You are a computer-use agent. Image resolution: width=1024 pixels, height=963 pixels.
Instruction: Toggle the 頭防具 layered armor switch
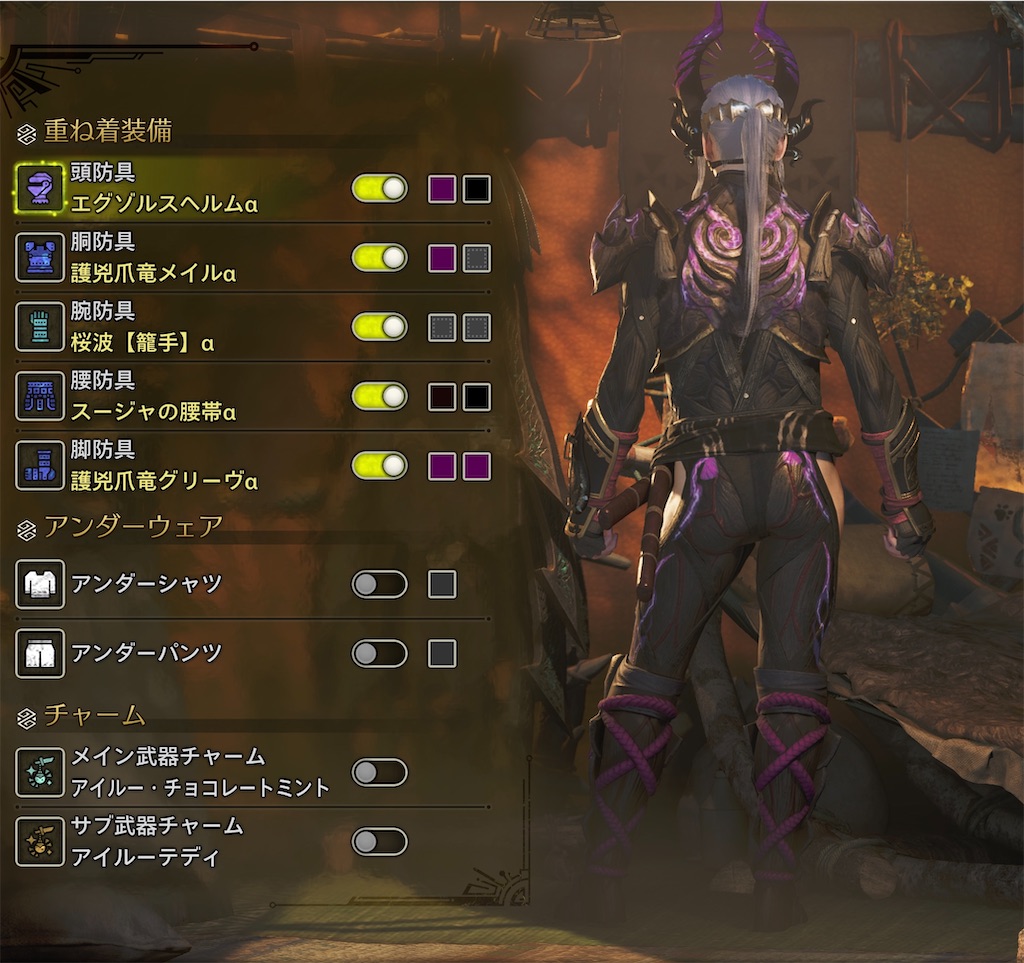click(379, 189)
